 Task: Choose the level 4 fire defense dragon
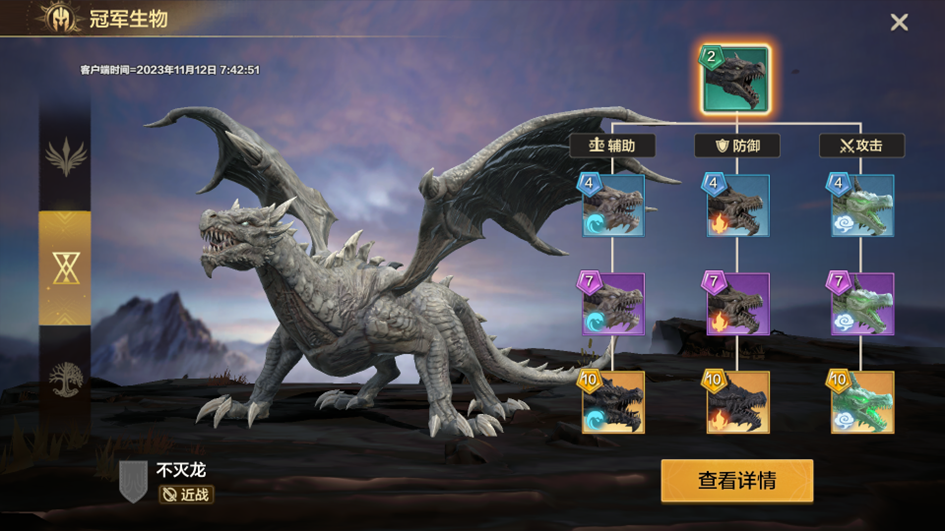pyautogui.click(x=737, y=206)
